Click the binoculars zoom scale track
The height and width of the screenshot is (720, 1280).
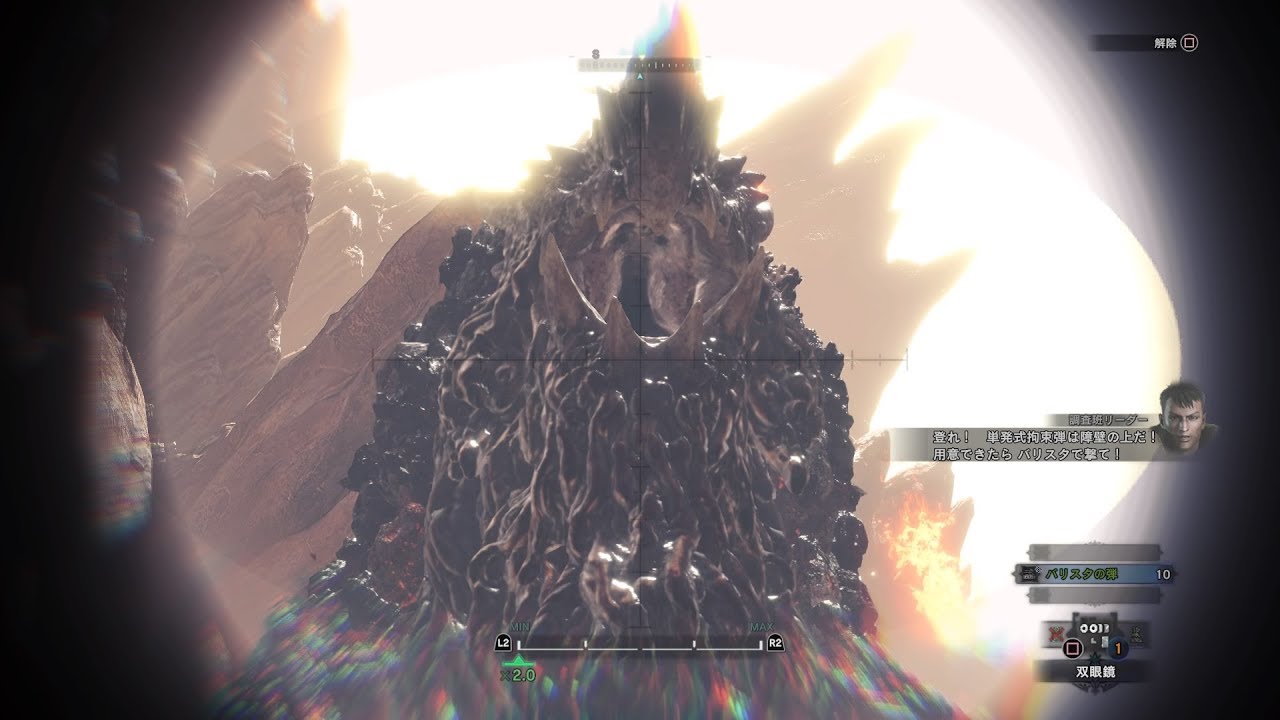pos(640,644)
